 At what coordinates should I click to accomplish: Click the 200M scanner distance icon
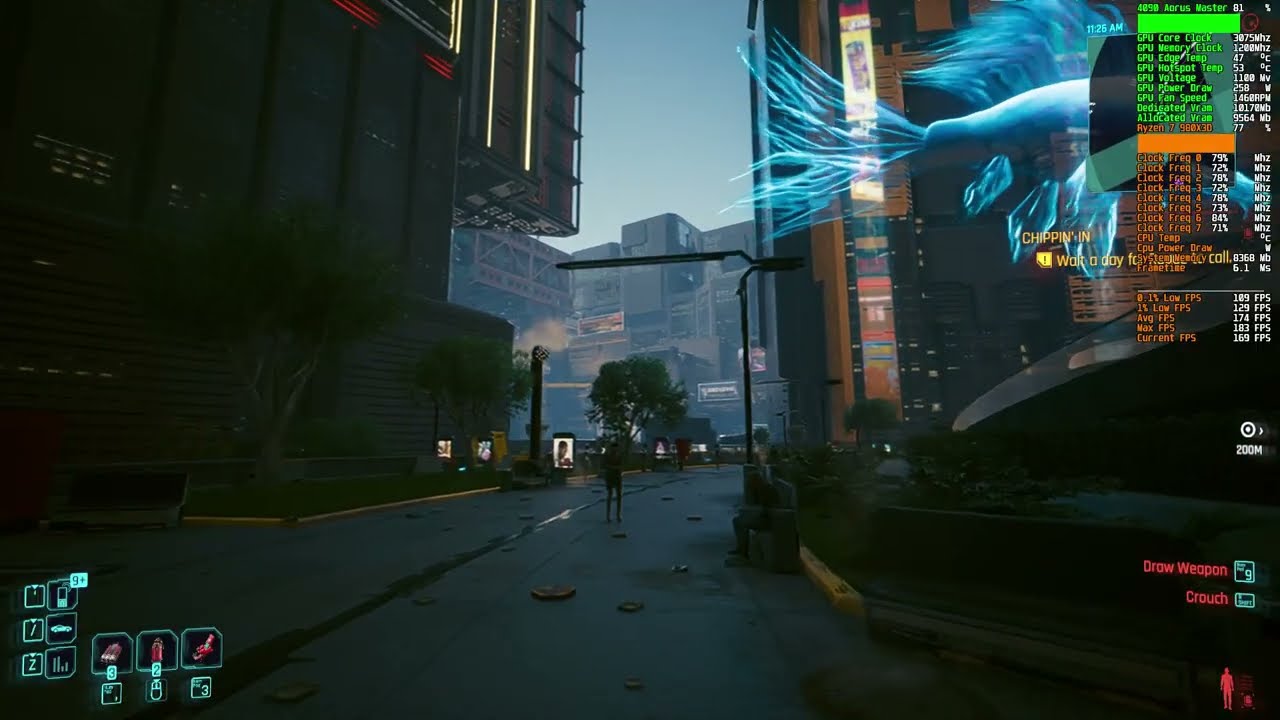pyautogui.click(x=1245, y=430)
